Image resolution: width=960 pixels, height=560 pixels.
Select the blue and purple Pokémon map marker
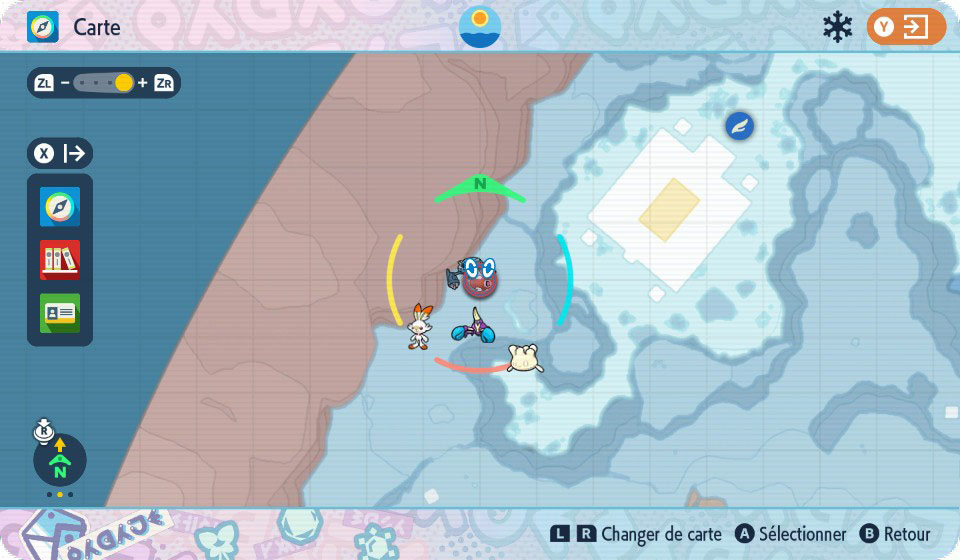coord(473,325)
